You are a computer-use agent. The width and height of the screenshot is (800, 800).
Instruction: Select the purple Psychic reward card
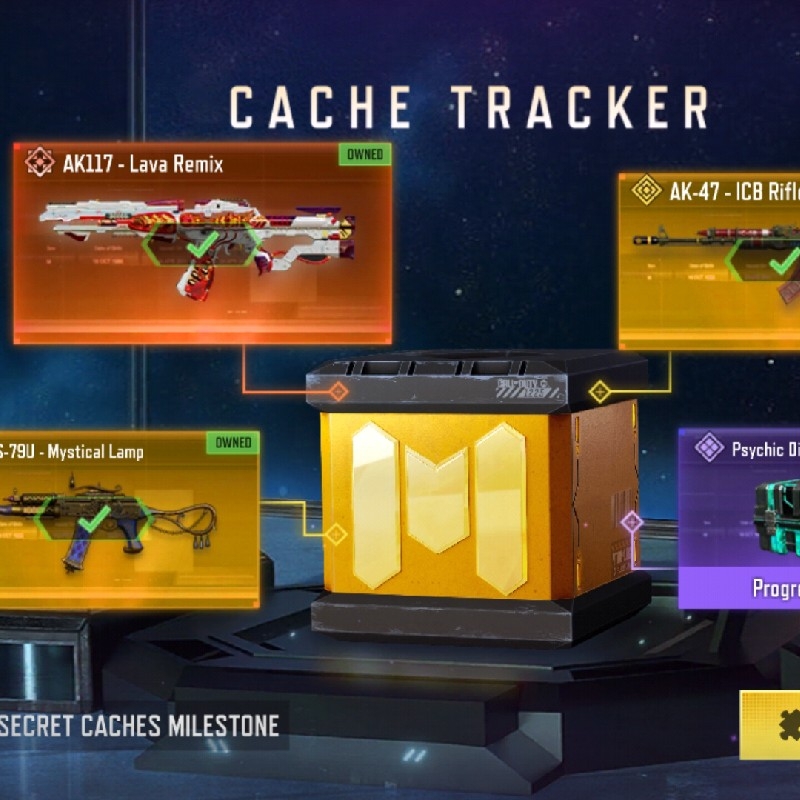pos(740,520)
